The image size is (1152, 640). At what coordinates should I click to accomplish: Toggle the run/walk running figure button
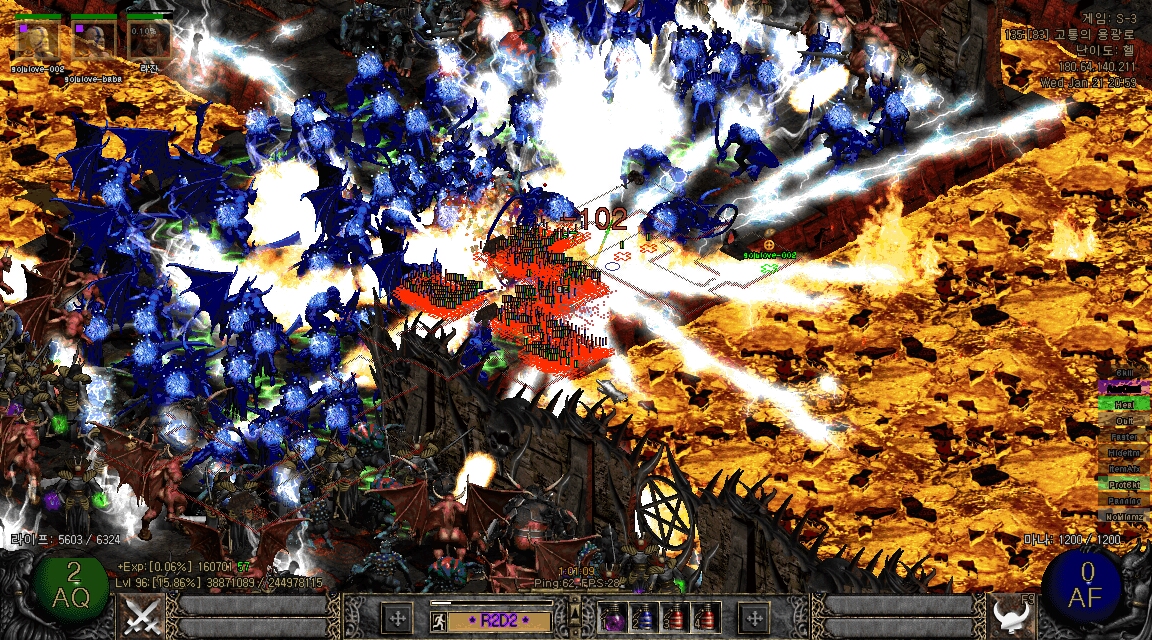[x=442, y=620]
